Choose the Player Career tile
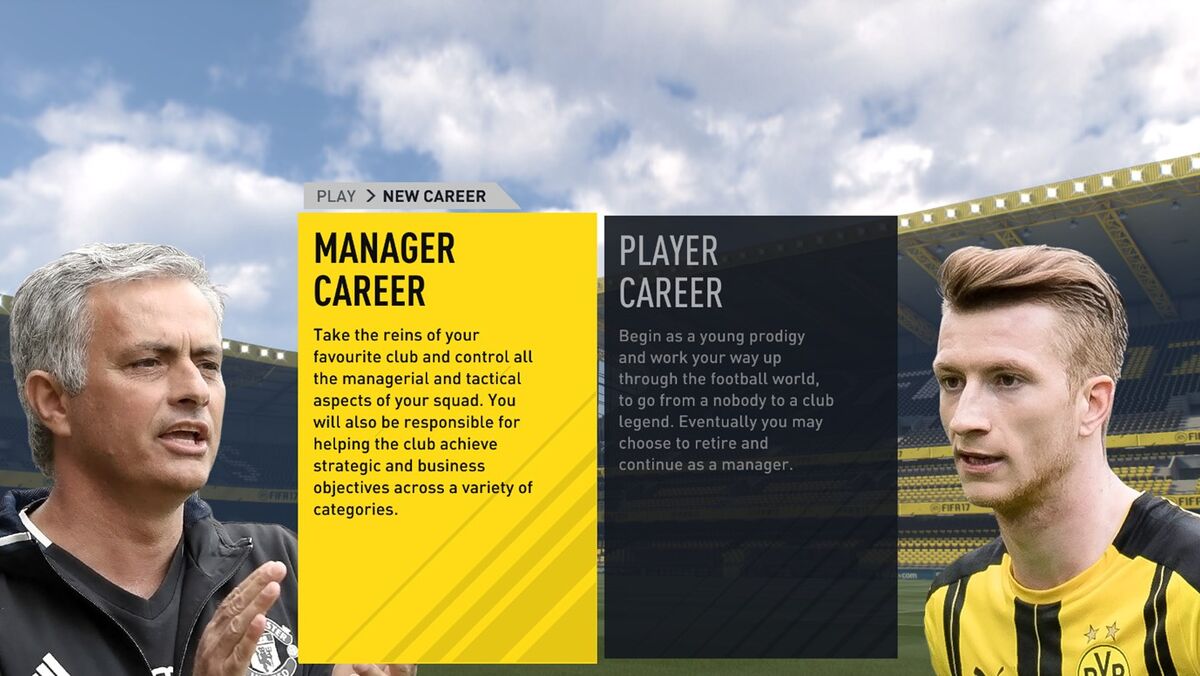The image size is (1200, 676). tap(750, 437)
